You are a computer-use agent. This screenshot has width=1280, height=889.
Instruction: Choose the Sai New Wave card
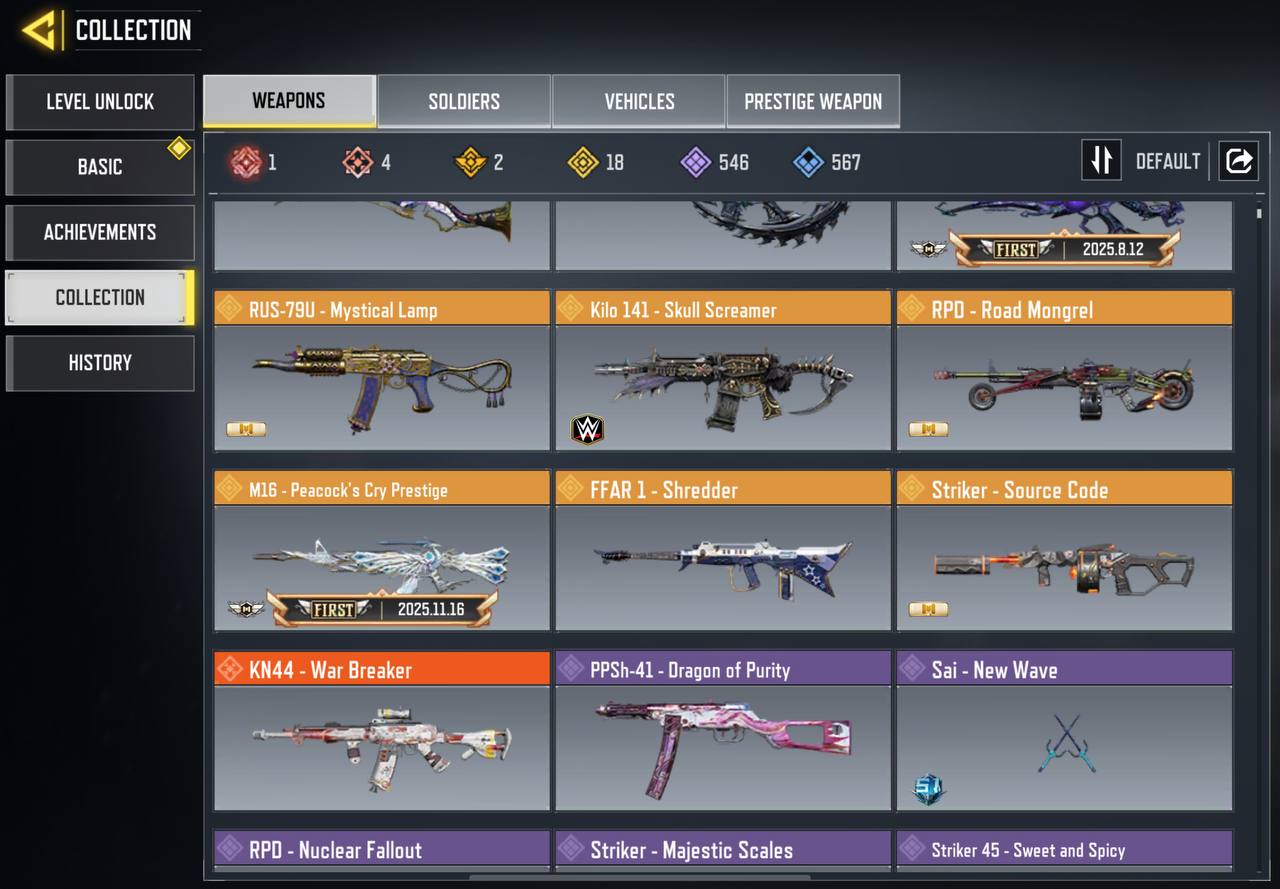(x=1064, y=746)
